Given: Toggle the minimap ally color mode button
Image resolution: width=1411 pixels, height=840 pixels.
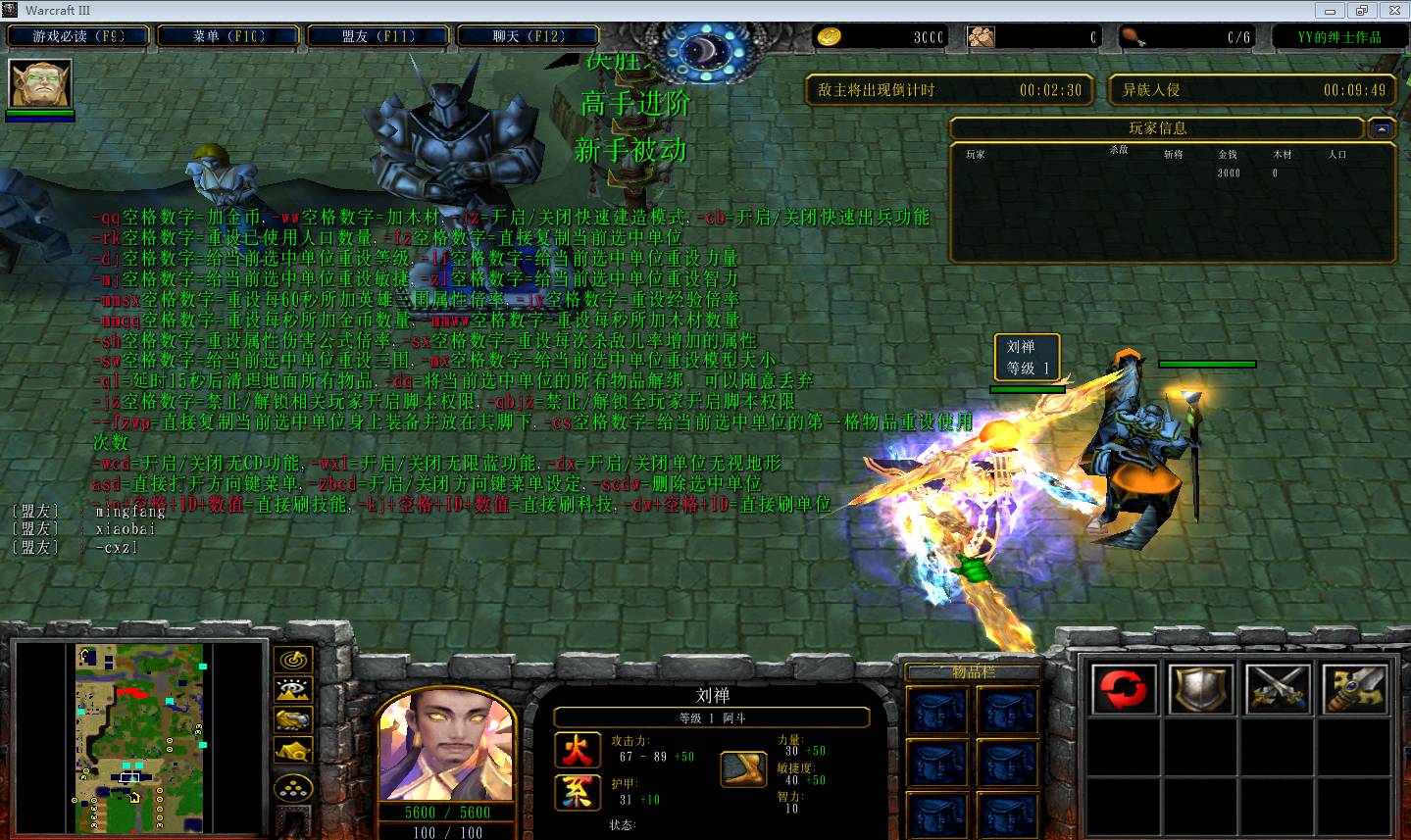Looking at the screenshot, I should coord(293,720).
